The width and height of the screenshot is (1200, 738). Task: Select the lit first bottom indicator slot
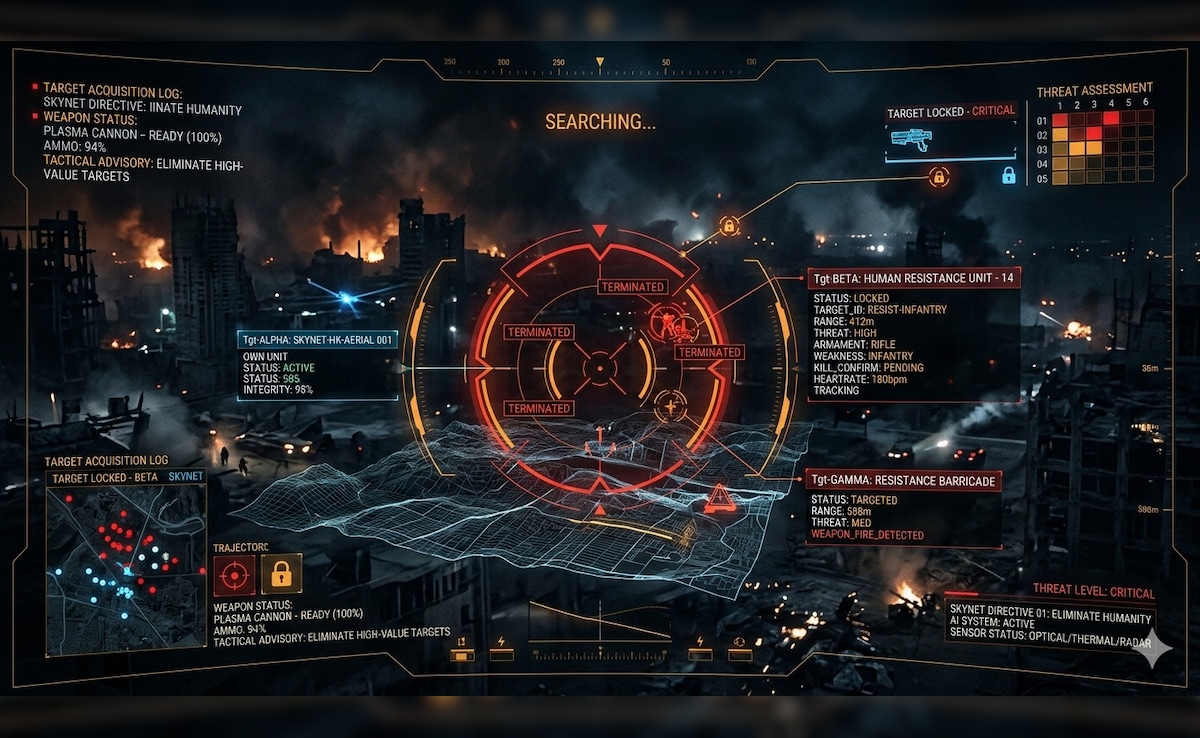tap(461, 655)
